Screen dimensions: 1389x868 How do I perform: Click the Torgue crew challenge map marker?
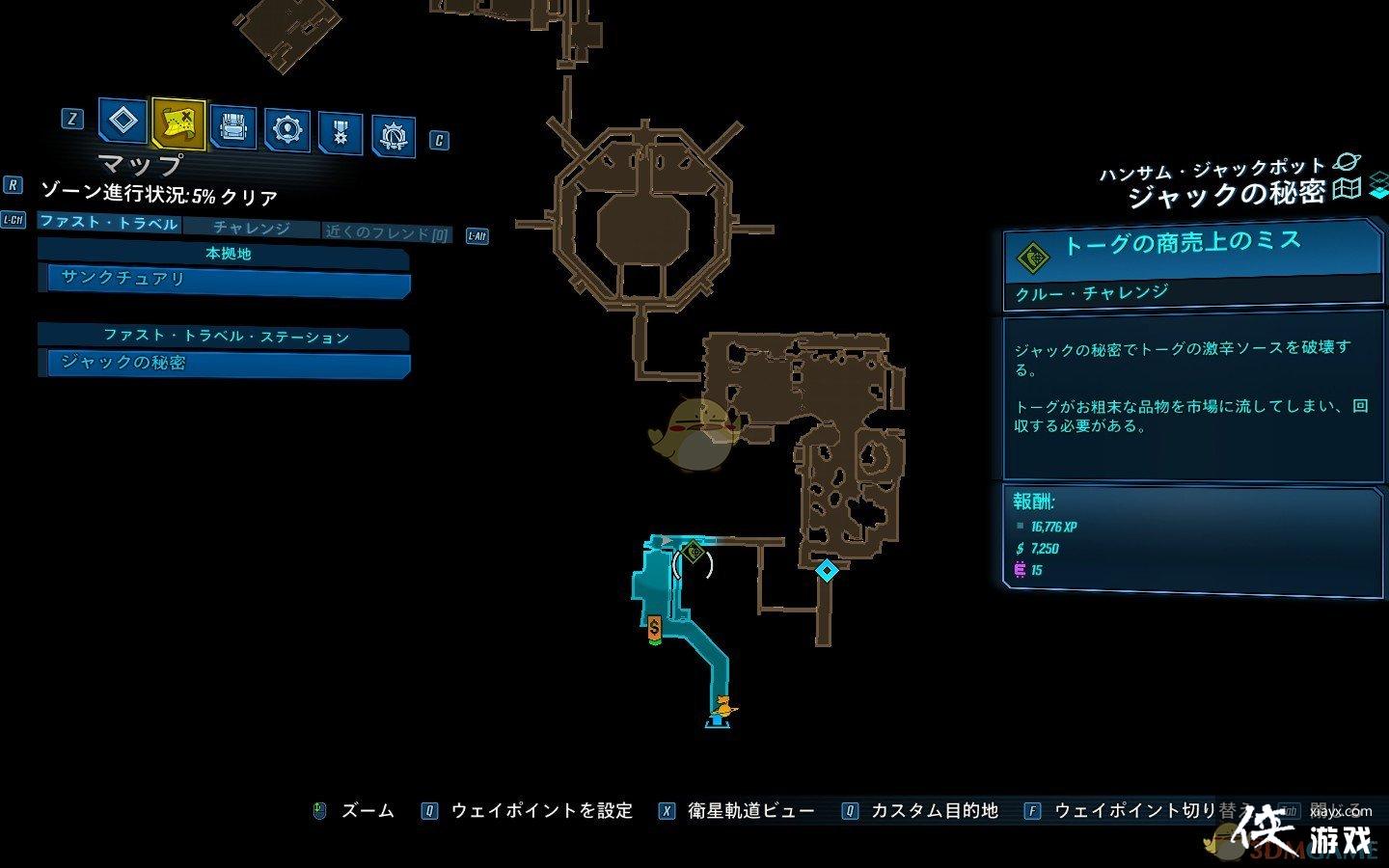coord(693,553)
